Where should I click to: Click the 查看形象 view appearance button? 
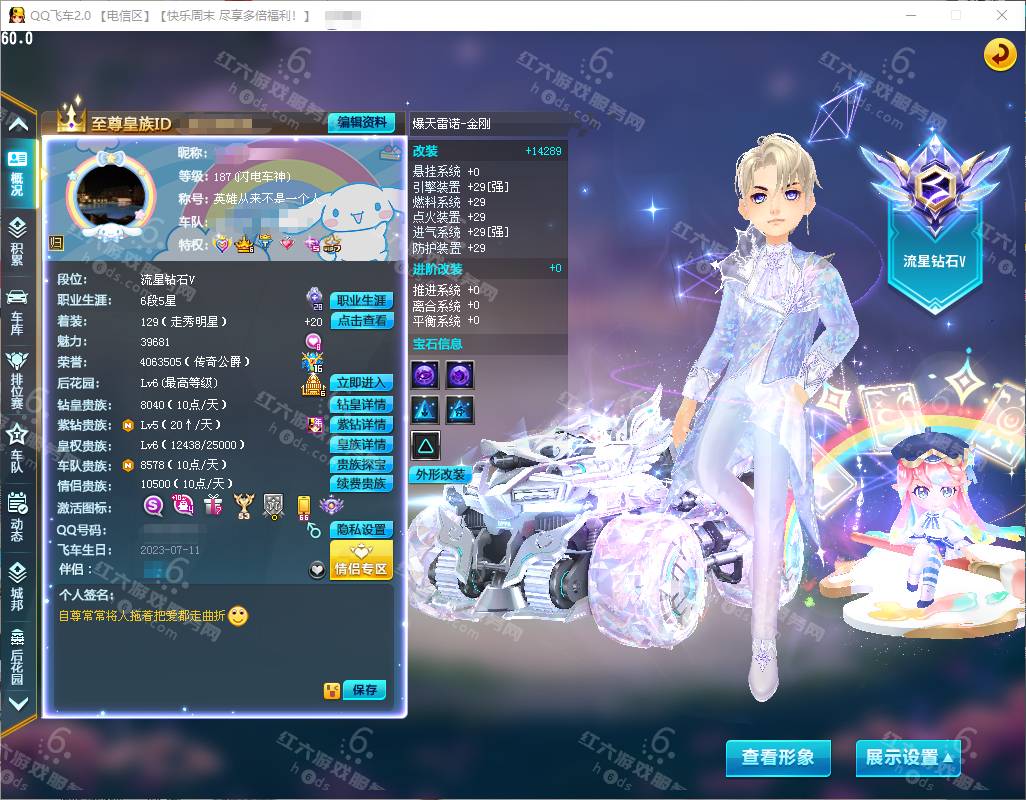[777, 757]
